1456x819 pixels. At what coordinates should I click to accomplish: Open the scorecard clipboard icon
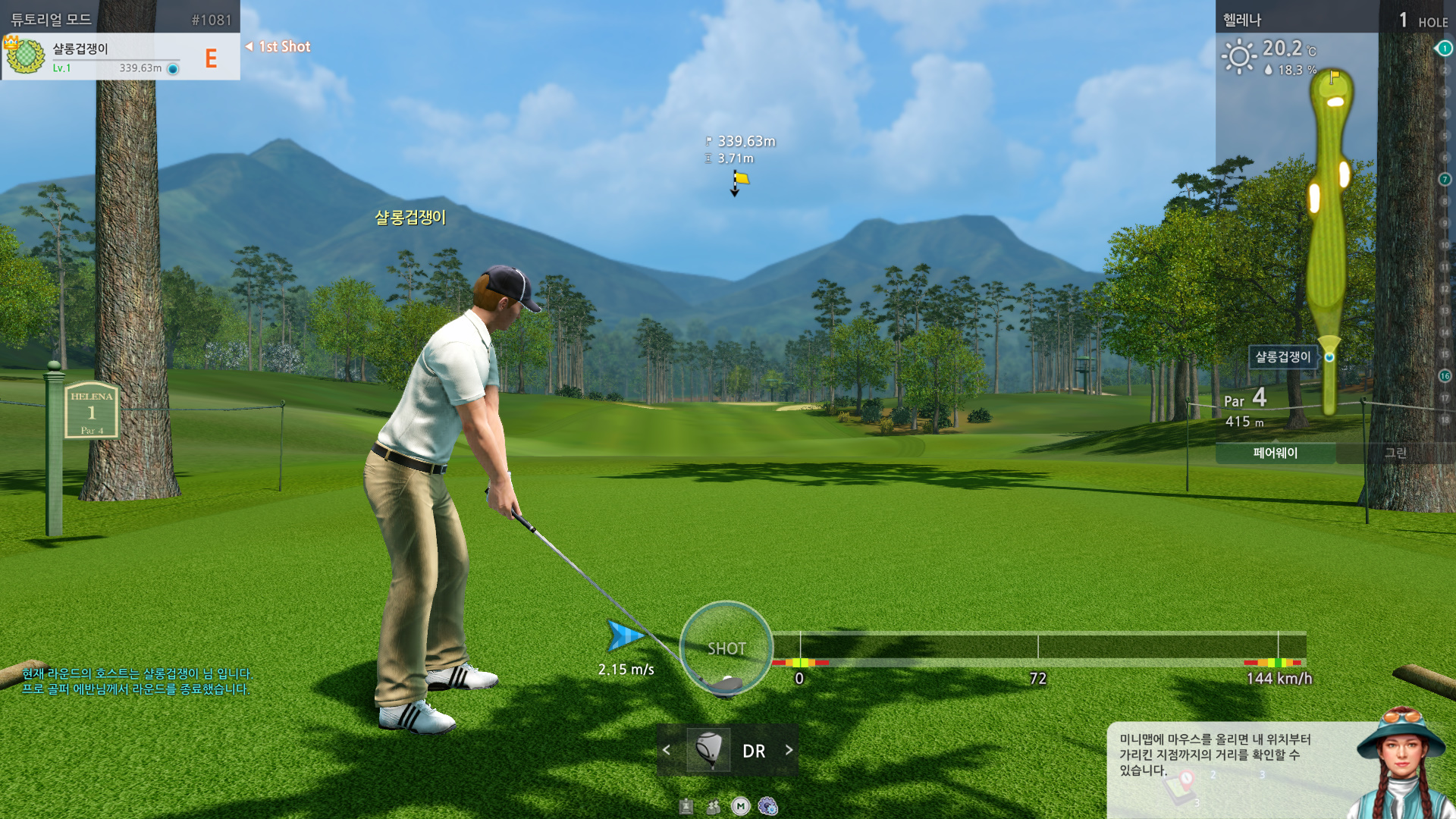pos(686,806)
